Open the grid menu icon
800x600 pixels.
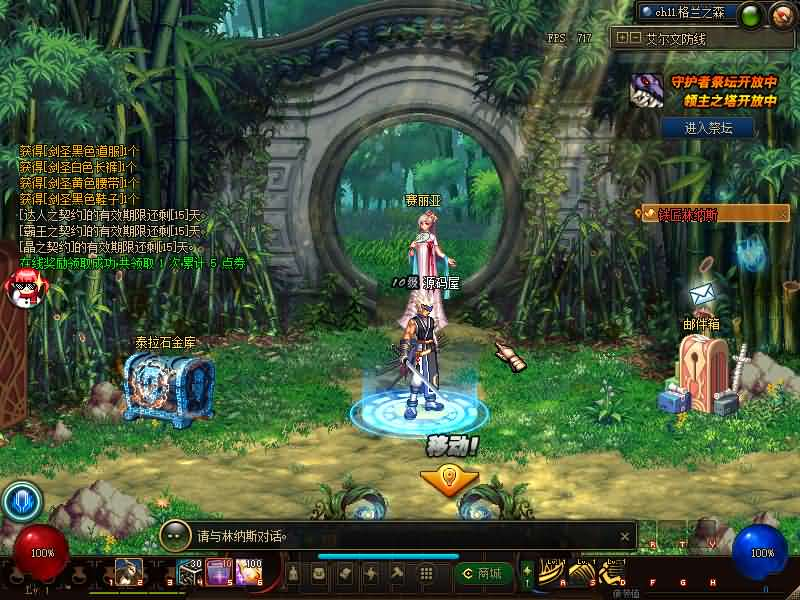tap(425, 573)
